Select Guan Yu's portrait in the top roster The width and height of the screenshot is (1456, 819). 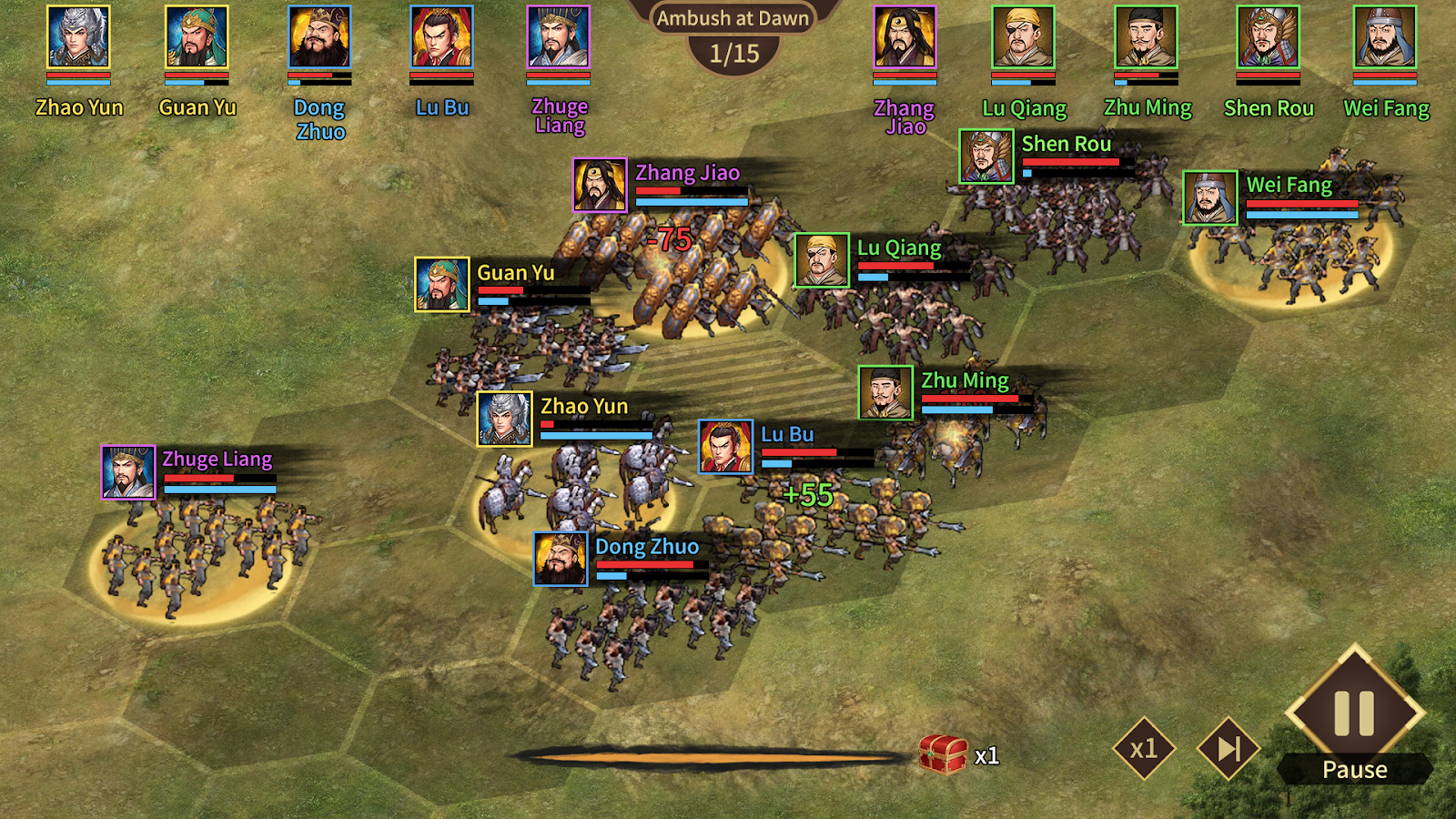pyautogui.click(x=197, y=37)
